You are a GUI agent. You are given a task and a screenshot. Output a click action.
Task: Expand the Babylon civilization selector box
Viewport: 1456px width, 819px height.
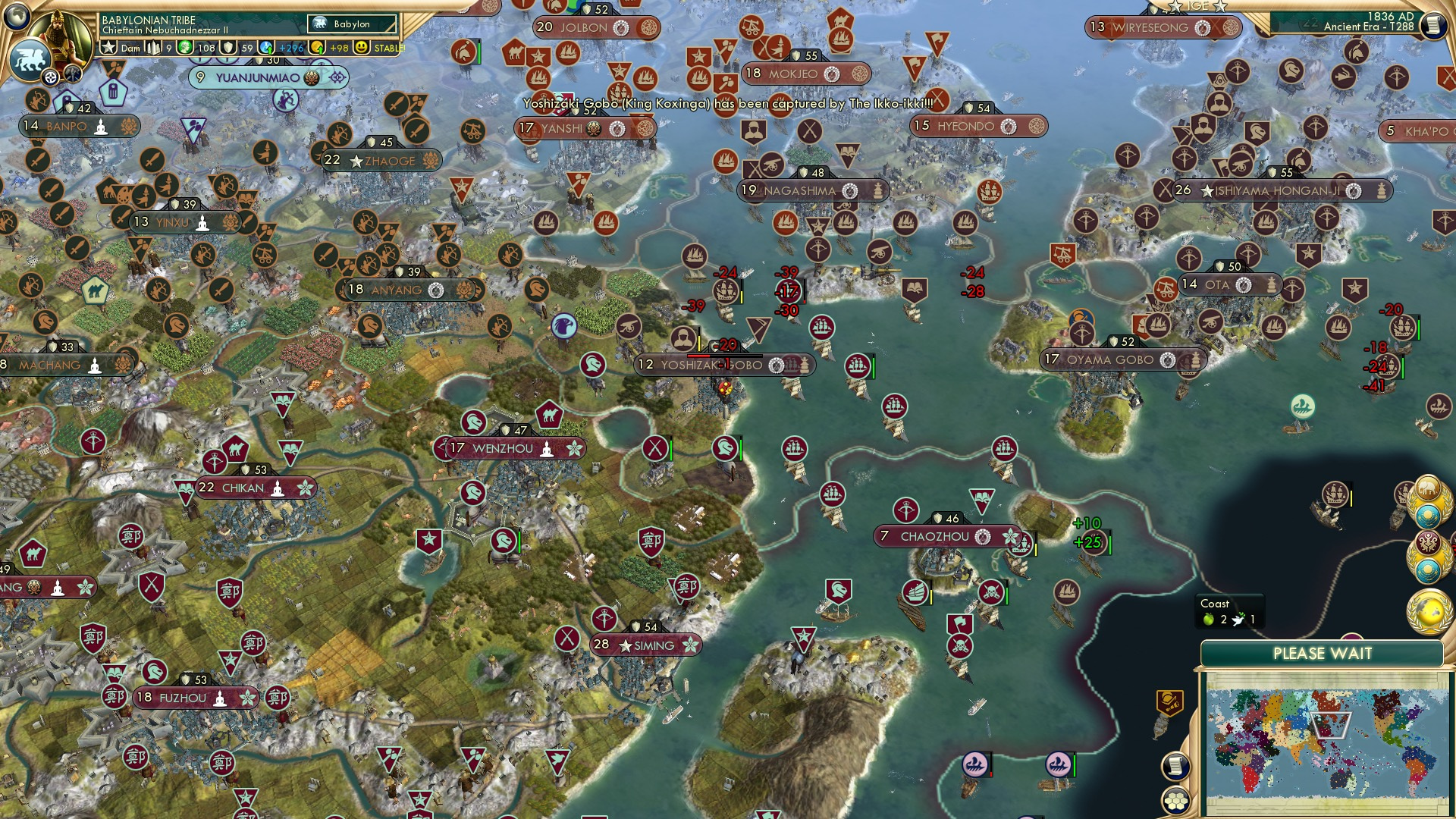pyautogui.click(x=351, y=24)
